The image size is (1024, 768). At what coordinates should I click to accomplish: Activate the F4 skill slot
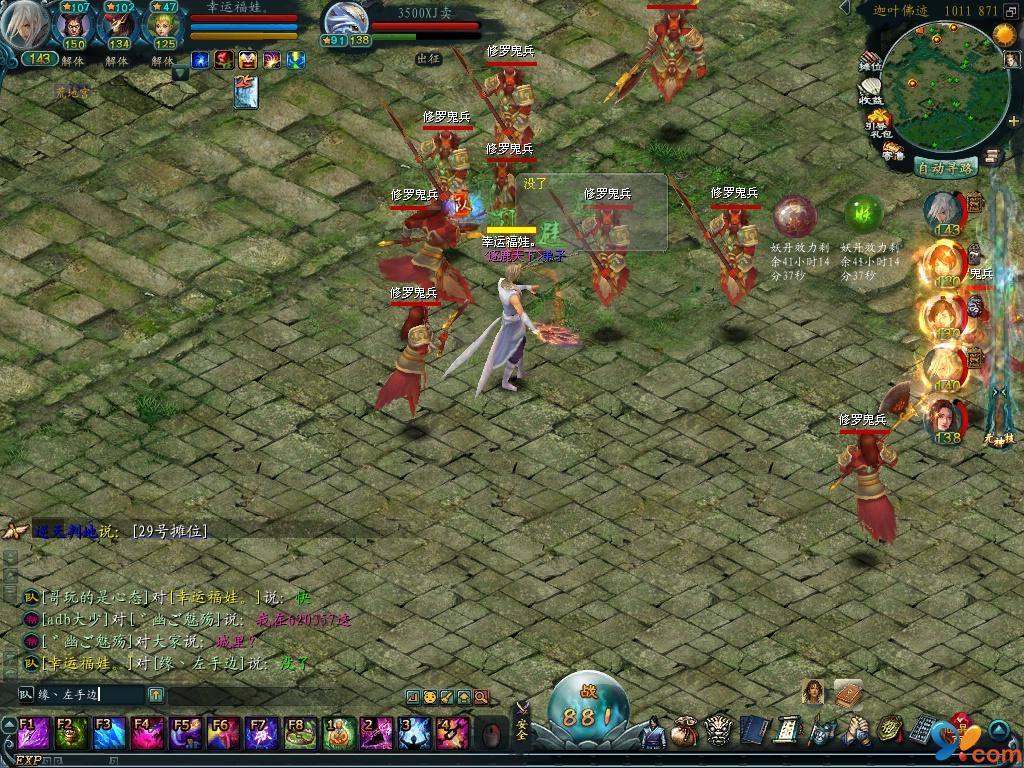(x=147, y=733)
